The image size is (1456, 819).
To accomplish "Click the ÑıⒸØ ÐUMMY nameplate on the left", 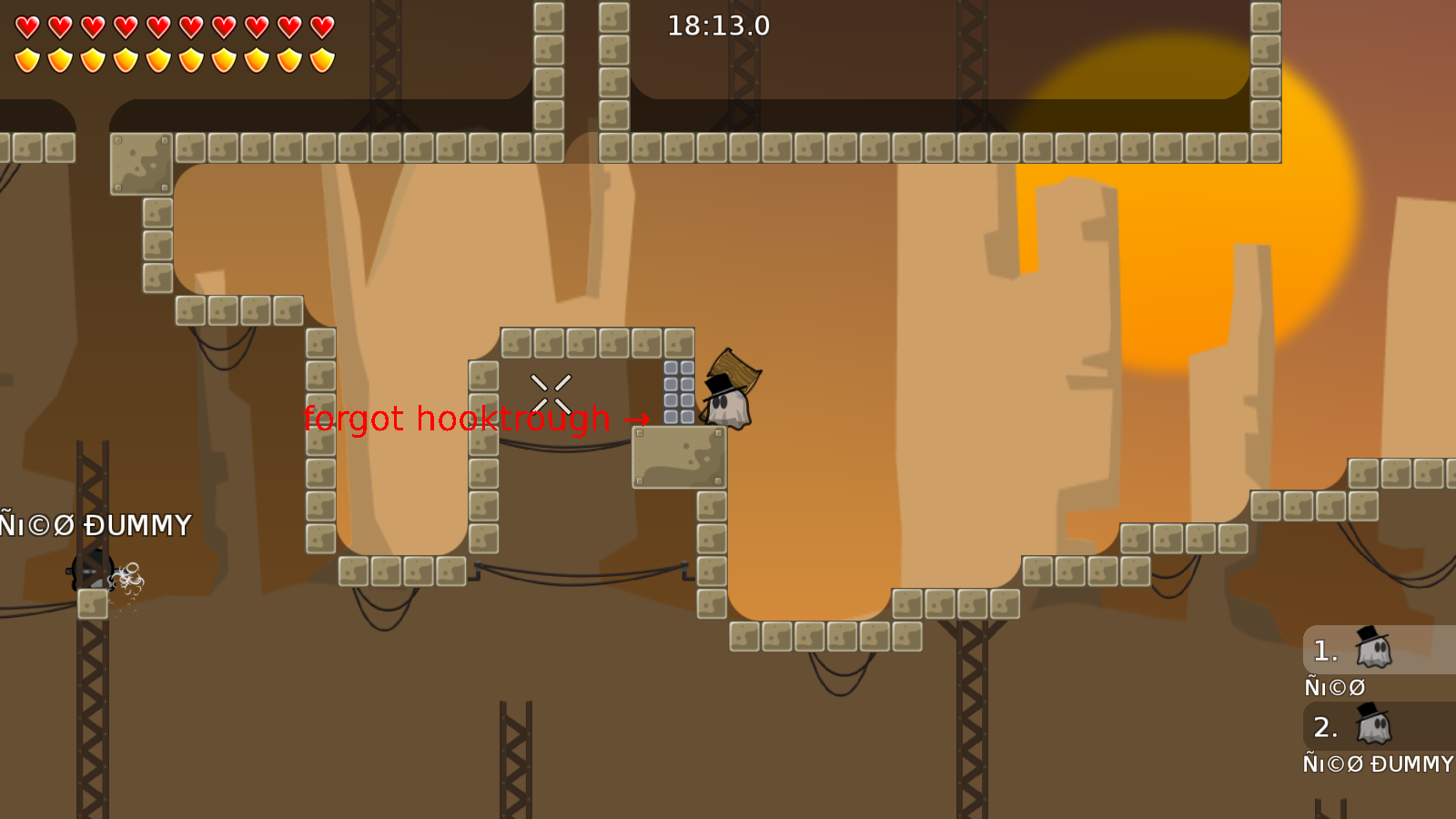I will [x=96, y=525].
